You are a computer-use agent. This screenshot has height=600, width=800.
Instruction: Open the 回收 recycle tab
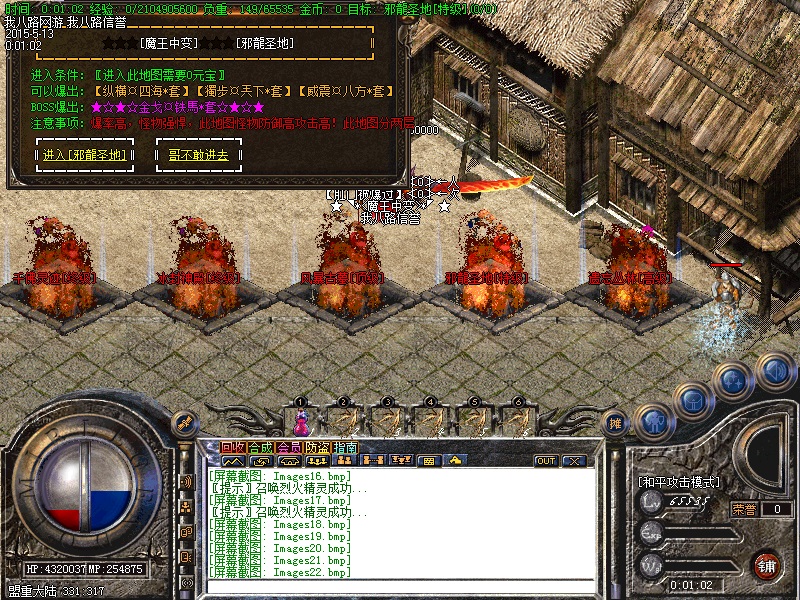click(232, 447)
